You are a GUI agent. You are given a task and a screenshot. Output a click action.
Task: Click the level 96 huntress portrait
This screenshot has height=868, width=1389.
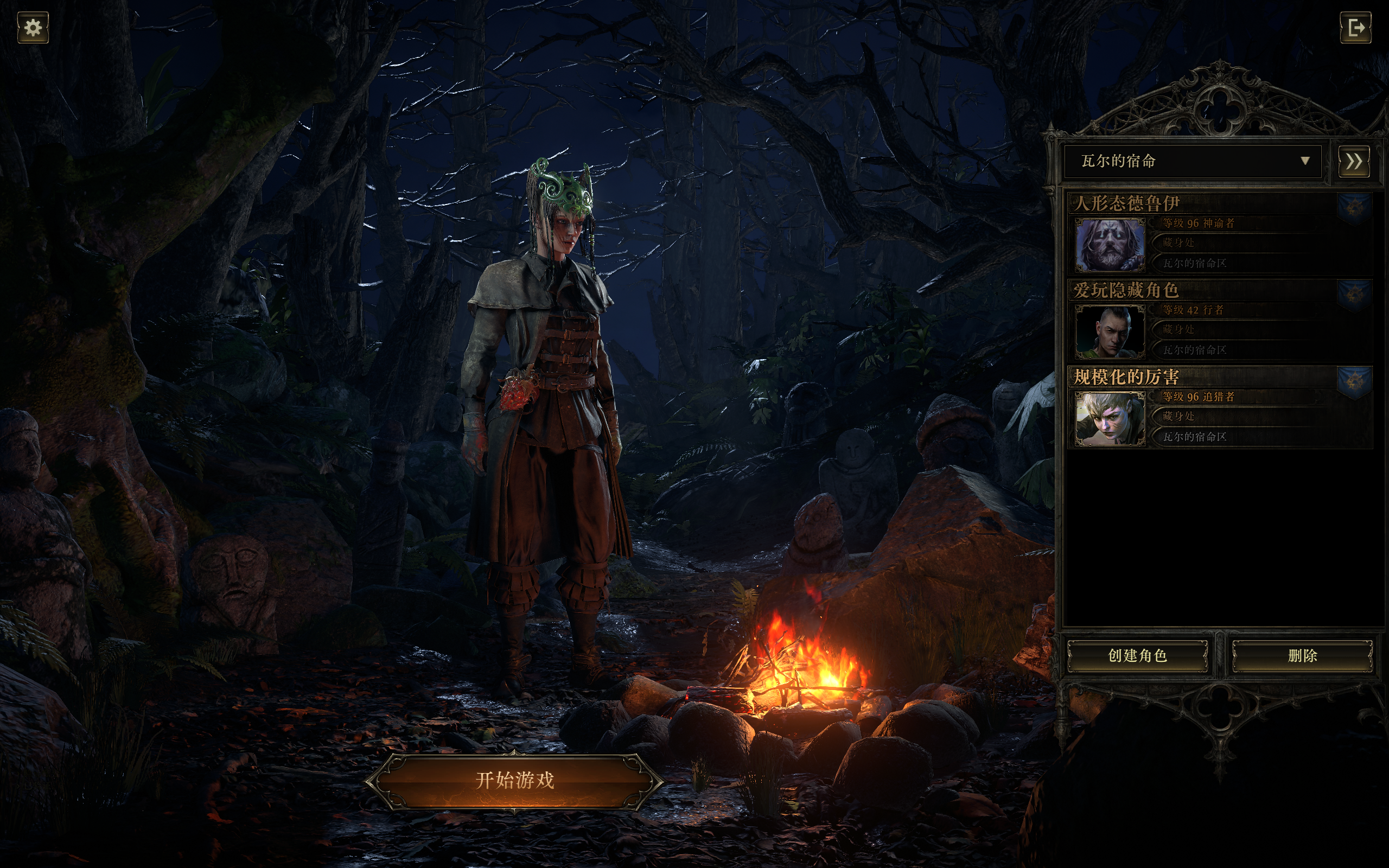pos(1110,418)
